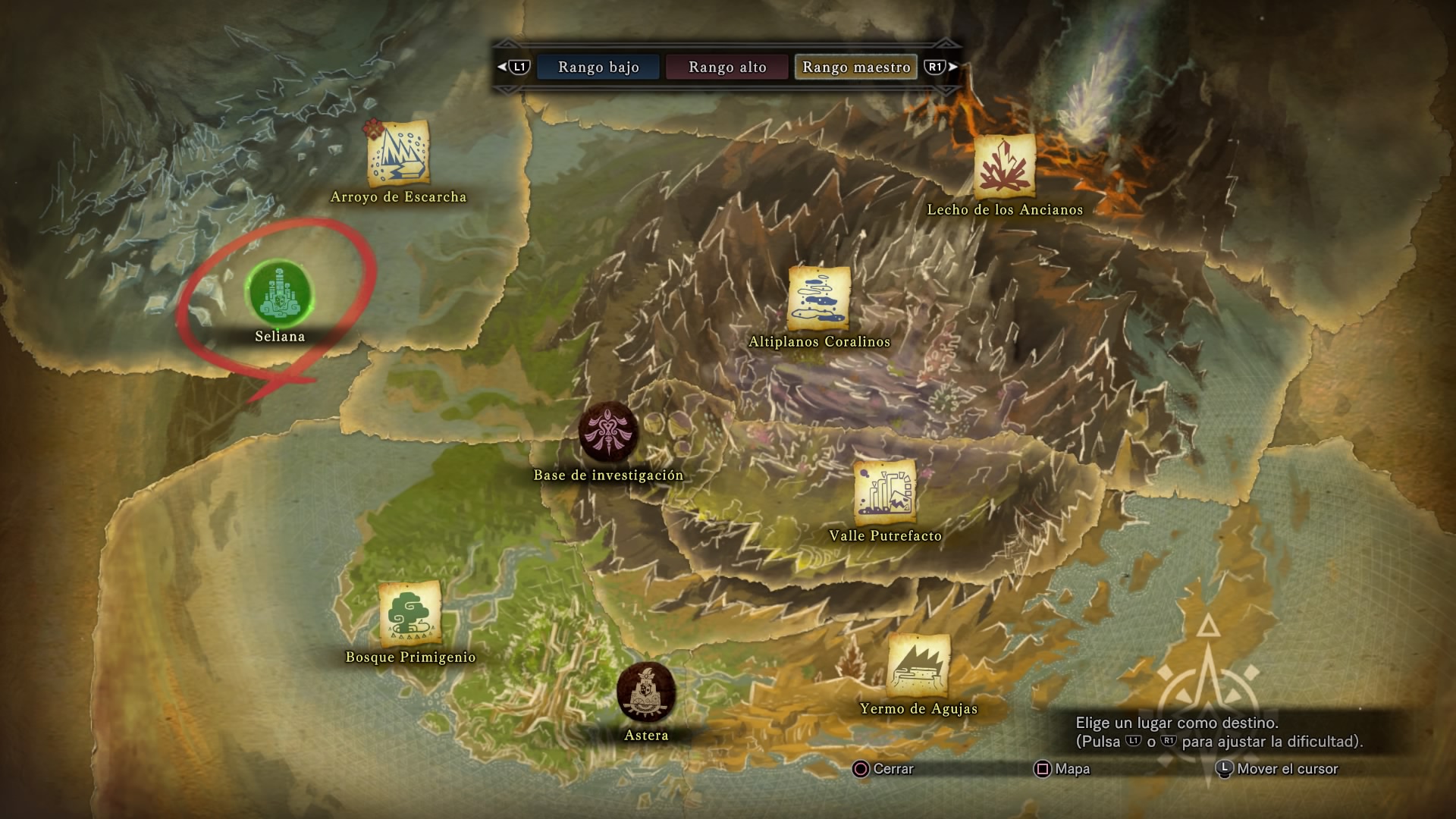Travel to Seliana hub marker

(280, 293)
